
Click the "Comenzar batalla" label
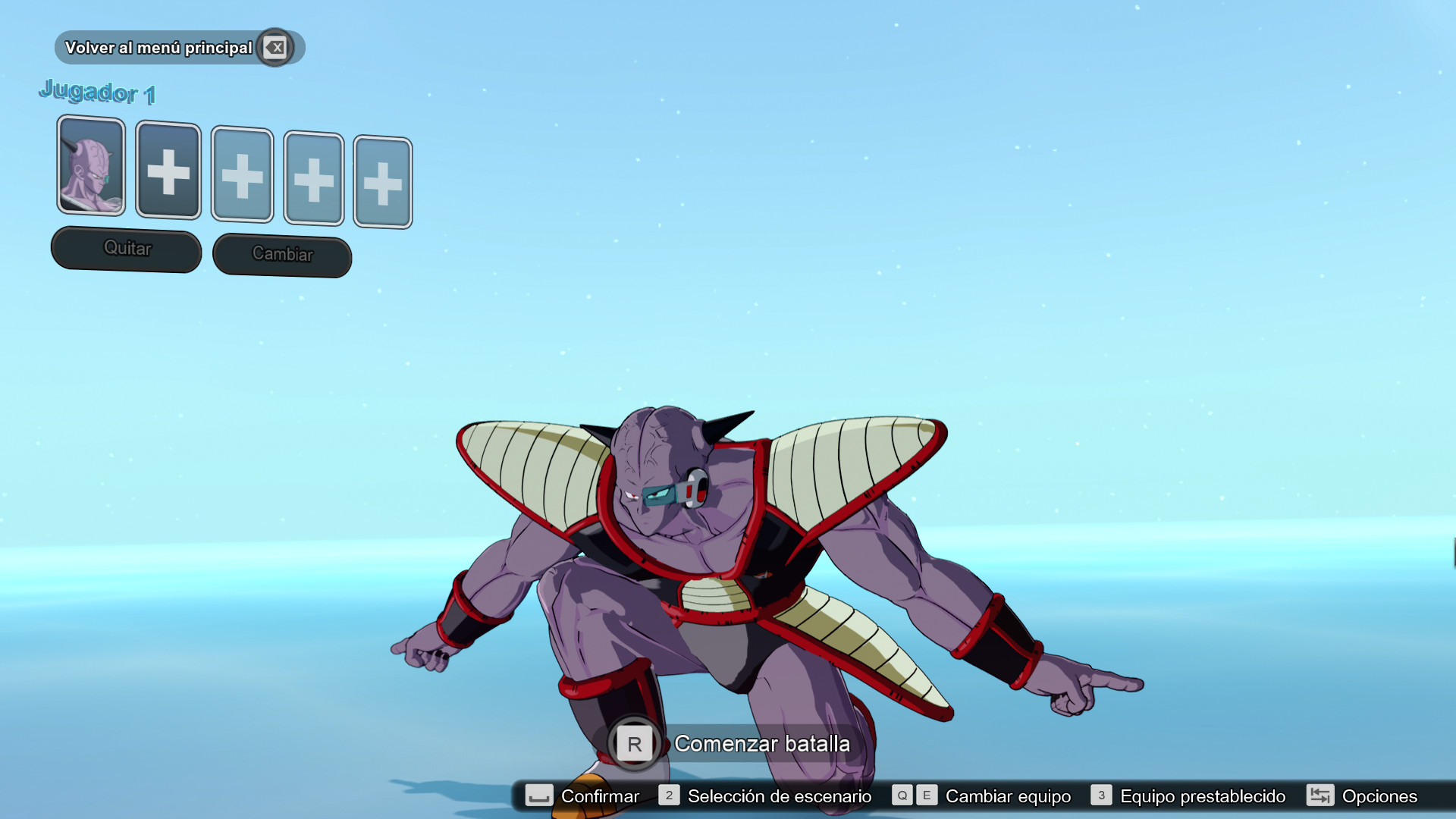(x=761, y=744)
